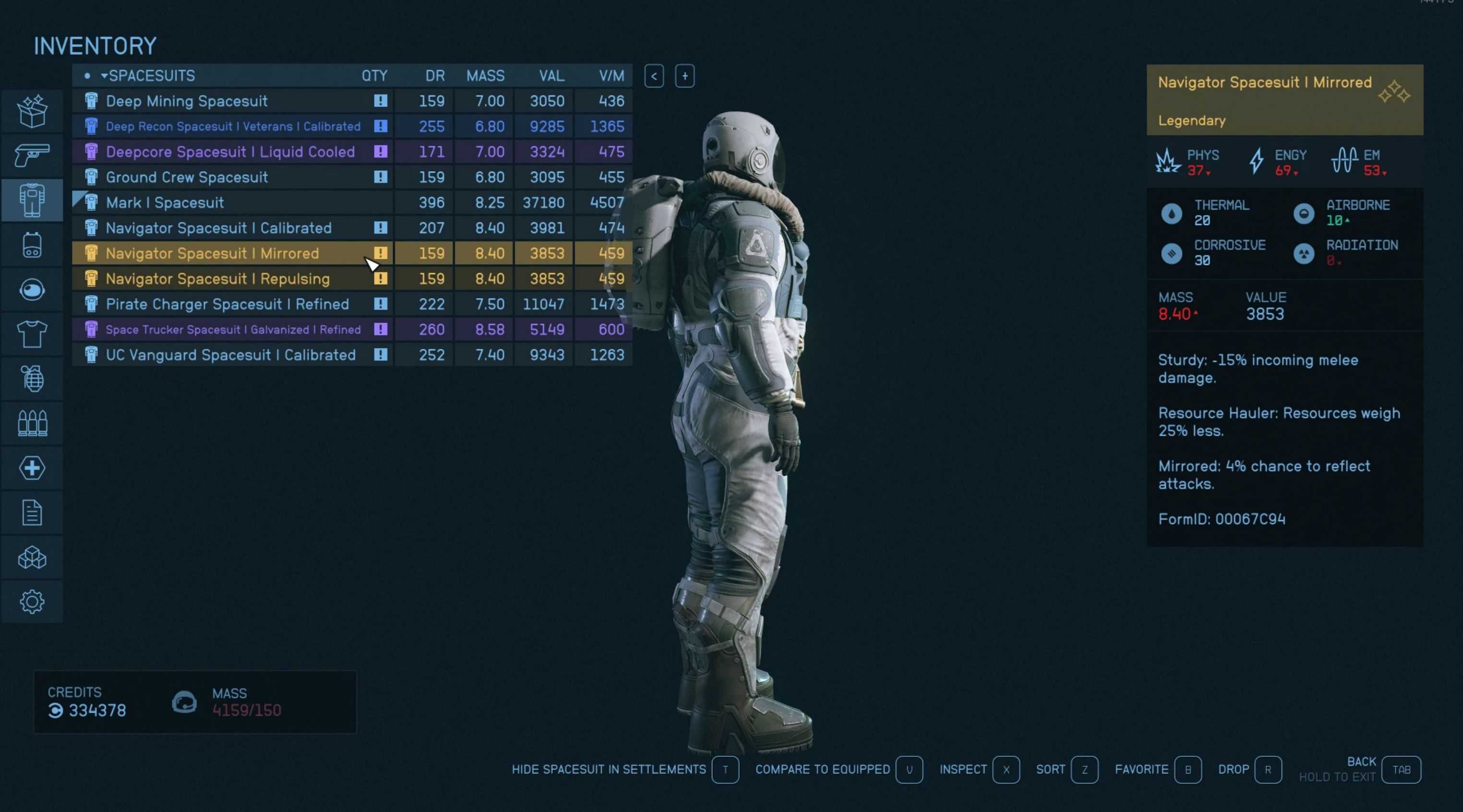The image size is (1463, 812).
Task: Open the Weapons pistol category
Action: [x=32, y=155]
